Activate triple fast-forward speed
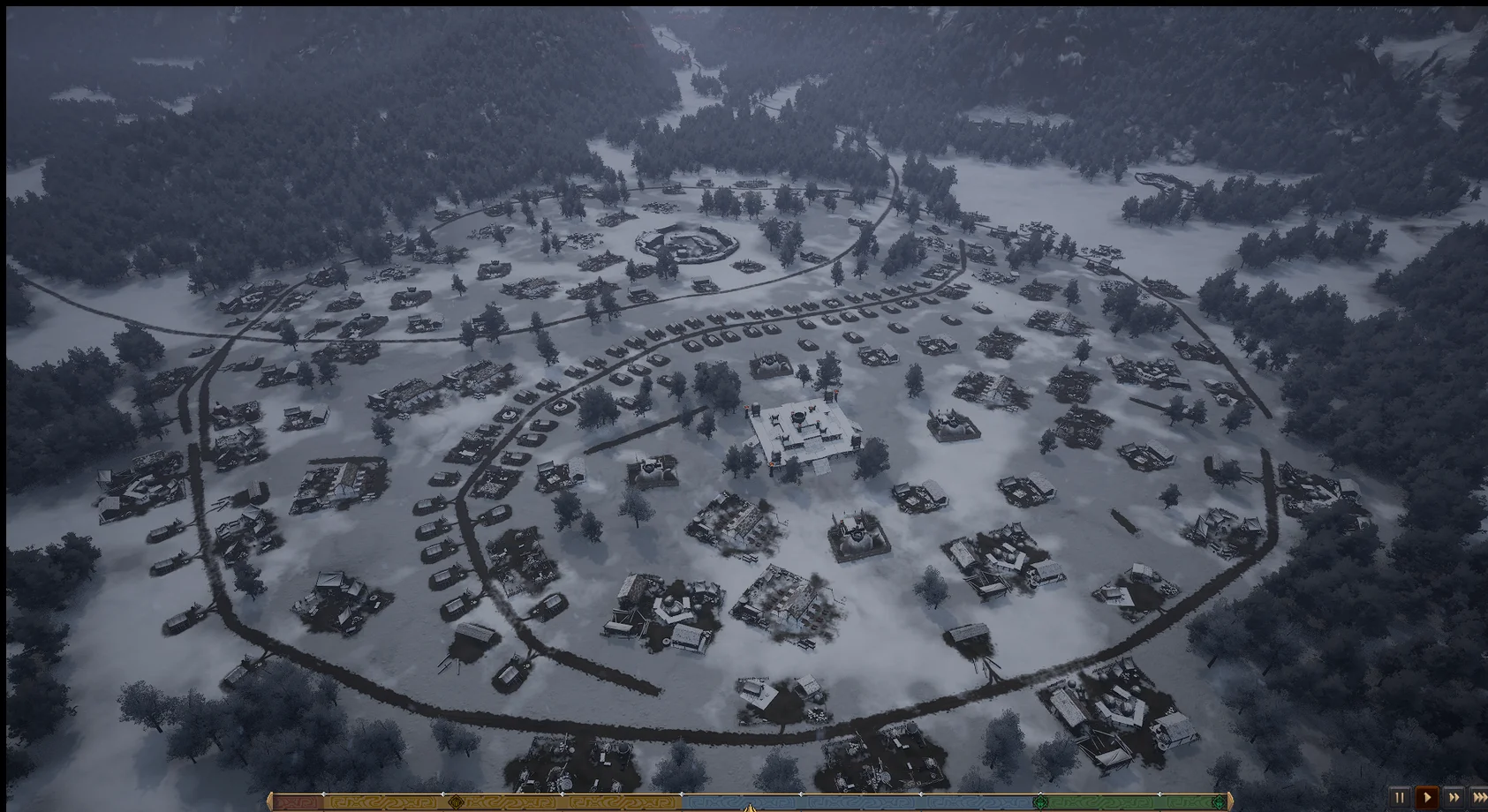This screenshot has width=1488, height=812. 1479,797
